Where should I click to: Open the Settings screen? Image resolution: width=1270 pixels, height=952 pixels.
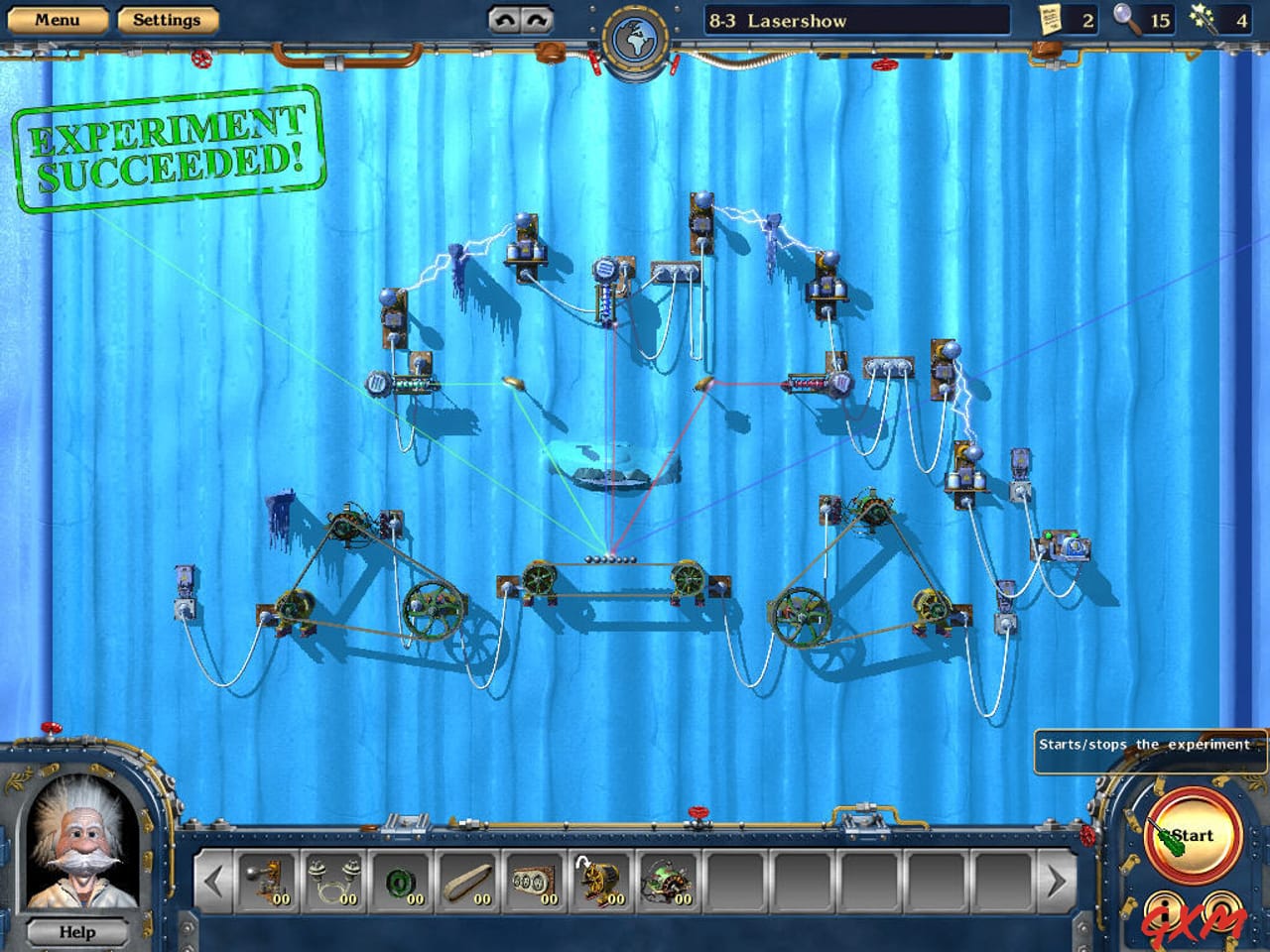point(167,18)
